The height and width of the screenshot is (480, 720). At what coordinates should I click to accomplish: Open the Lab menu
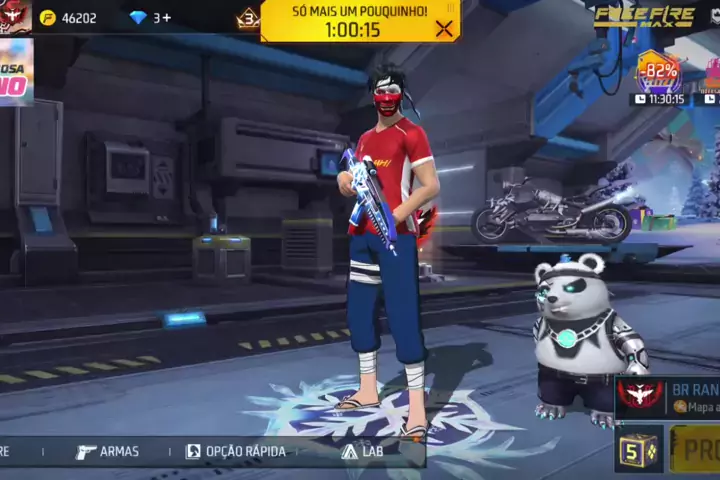(362, 451)
